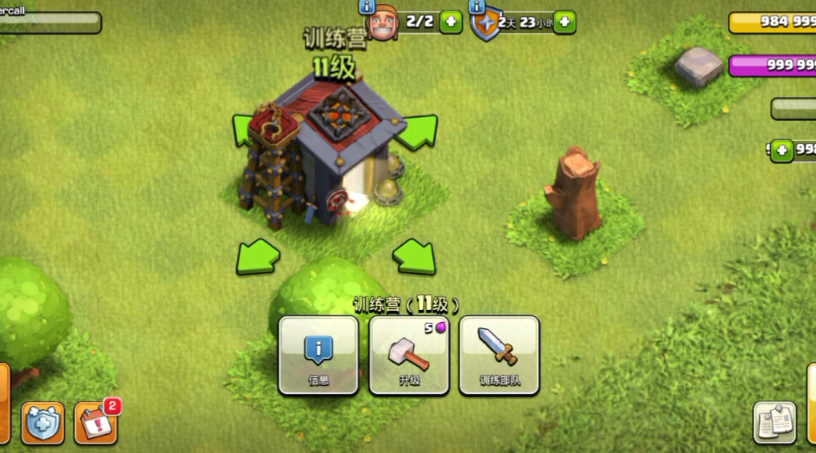This screenshot has height=453, width=816.
Task: Choose 训练部队 to train troops
Action: tap(499, 355)
